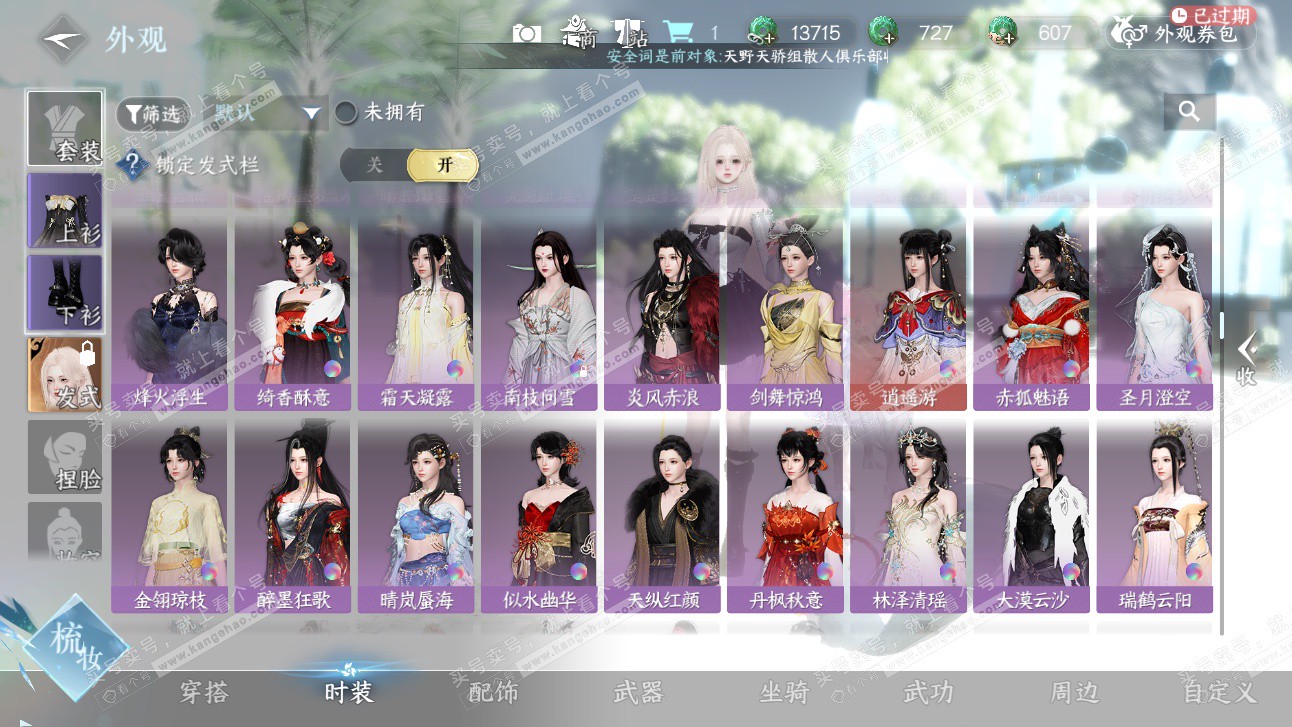Choose the 醉墨狂歌 outfit card
The width and height of the screenshot is (1292, 727).
[293, 513]
